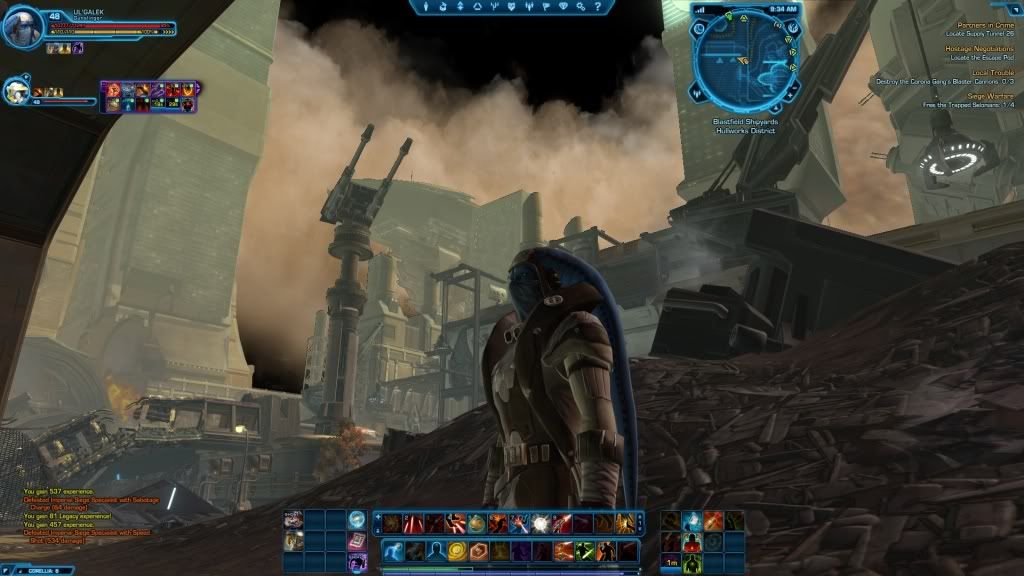Activate the white starburst flash ability

(x=540, y=522)
